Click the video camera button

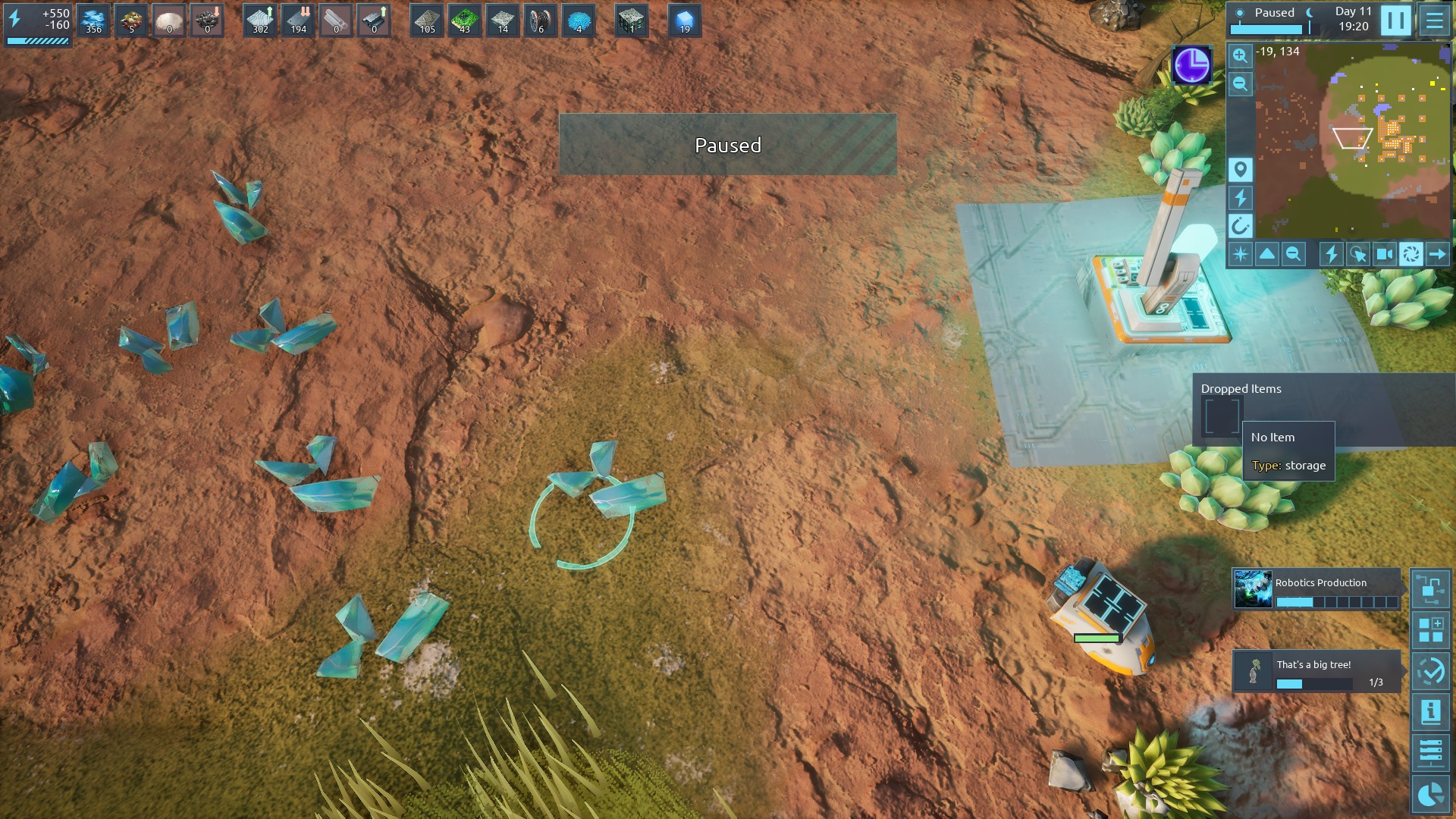pos(1384,254)
